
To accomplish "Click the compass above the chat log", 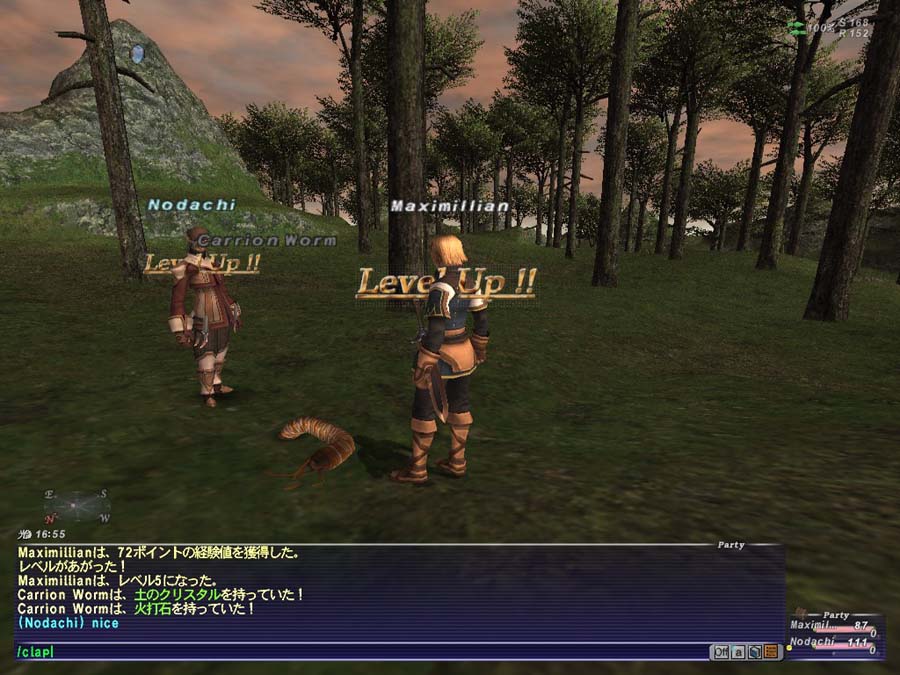I will point(76,505).
